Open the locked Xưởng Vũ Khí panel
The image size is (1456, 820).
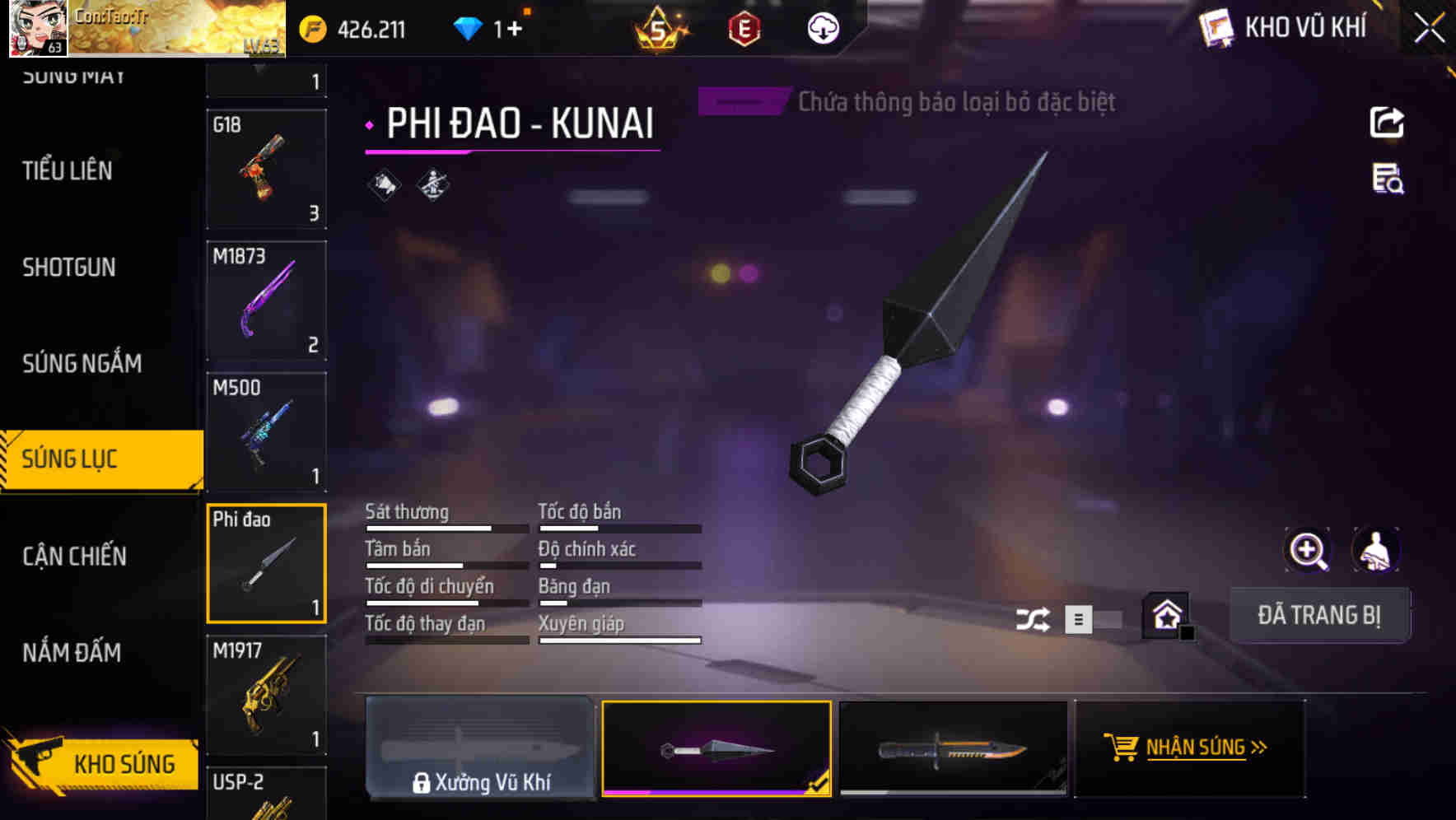(481, 748)
